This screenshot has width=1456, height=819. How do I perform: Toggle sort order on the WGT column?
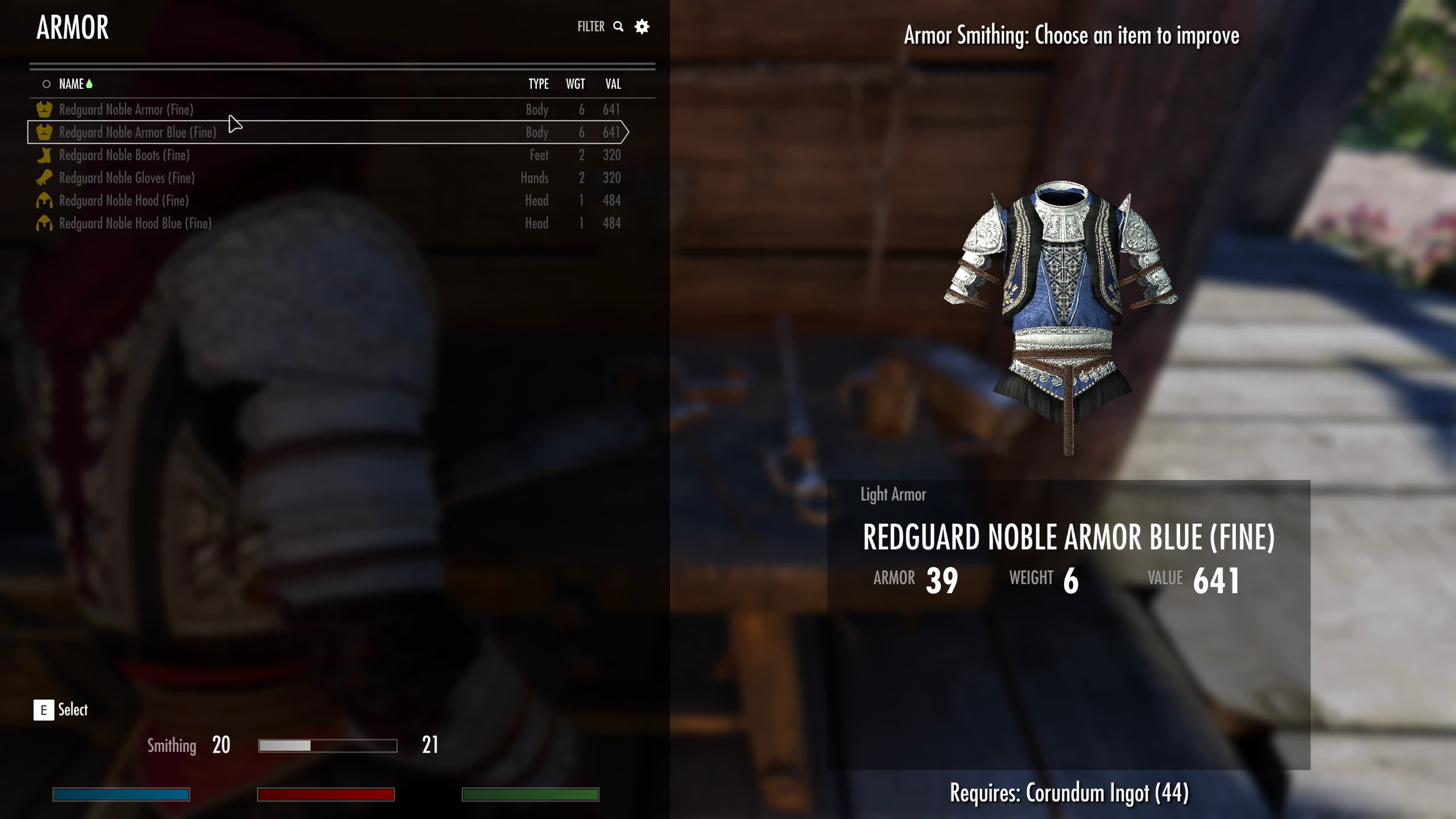click(575, 84)
